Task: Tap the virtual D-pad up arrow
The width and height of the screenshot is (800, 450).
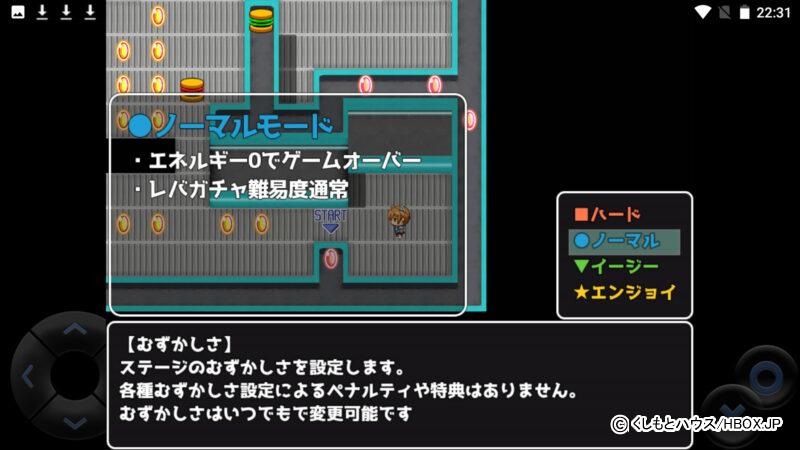Action: click(x=73, y=329)
